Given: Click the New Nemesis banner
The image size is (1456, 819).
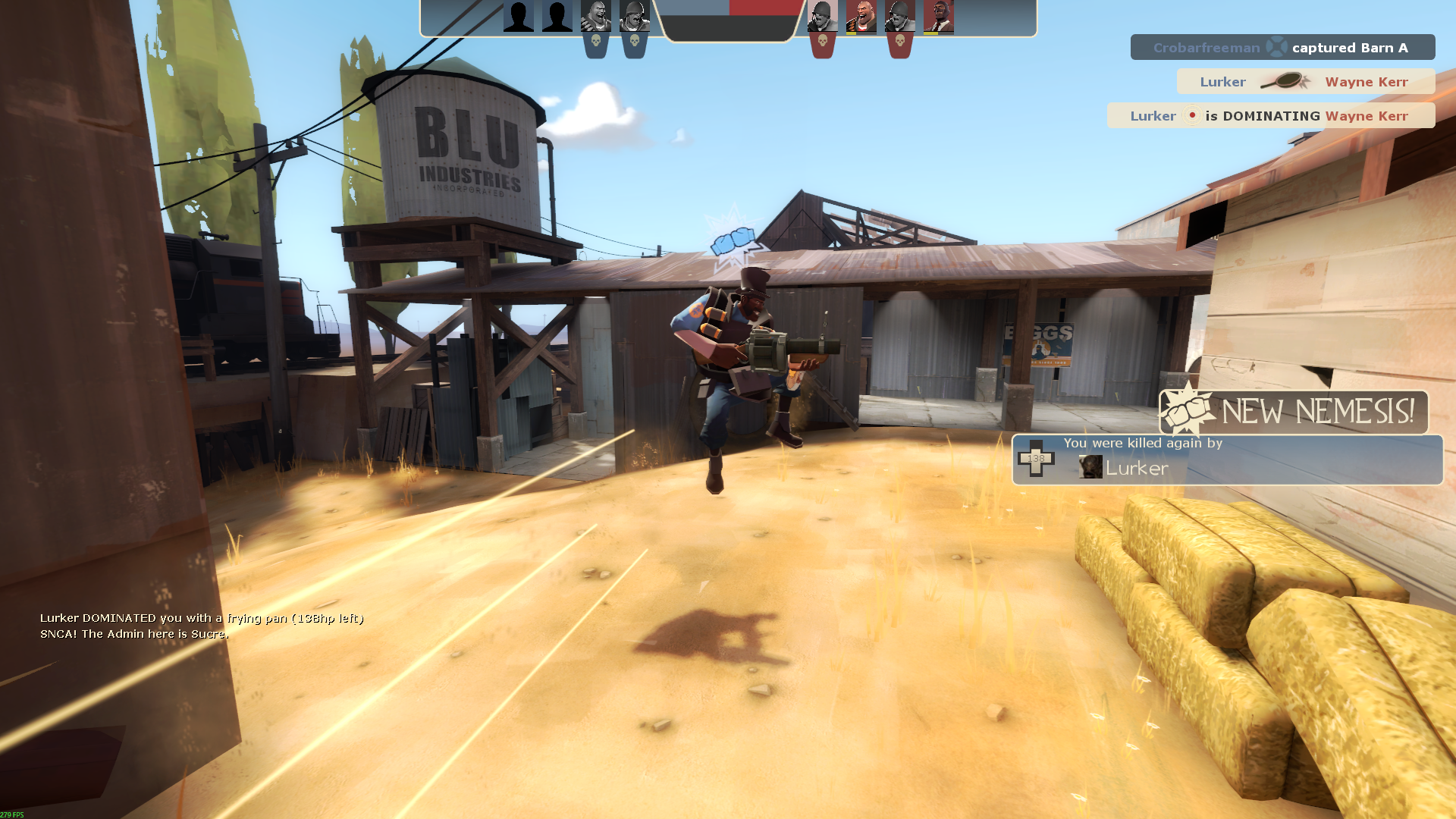Looking at the screenshot, I should click(x=1294, y=412).
